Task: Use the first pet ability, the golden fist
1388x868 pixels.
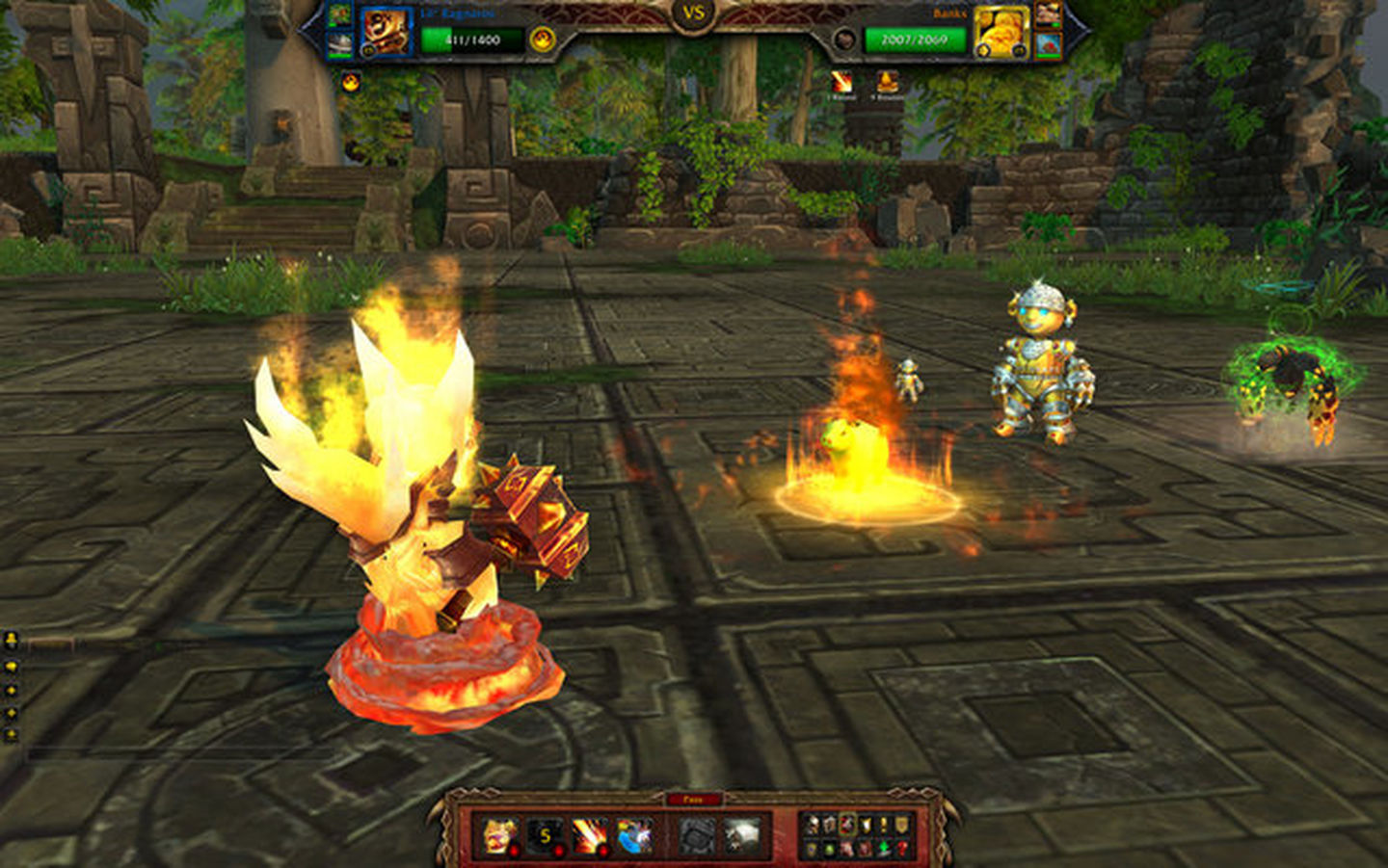Action: (498, 835)
